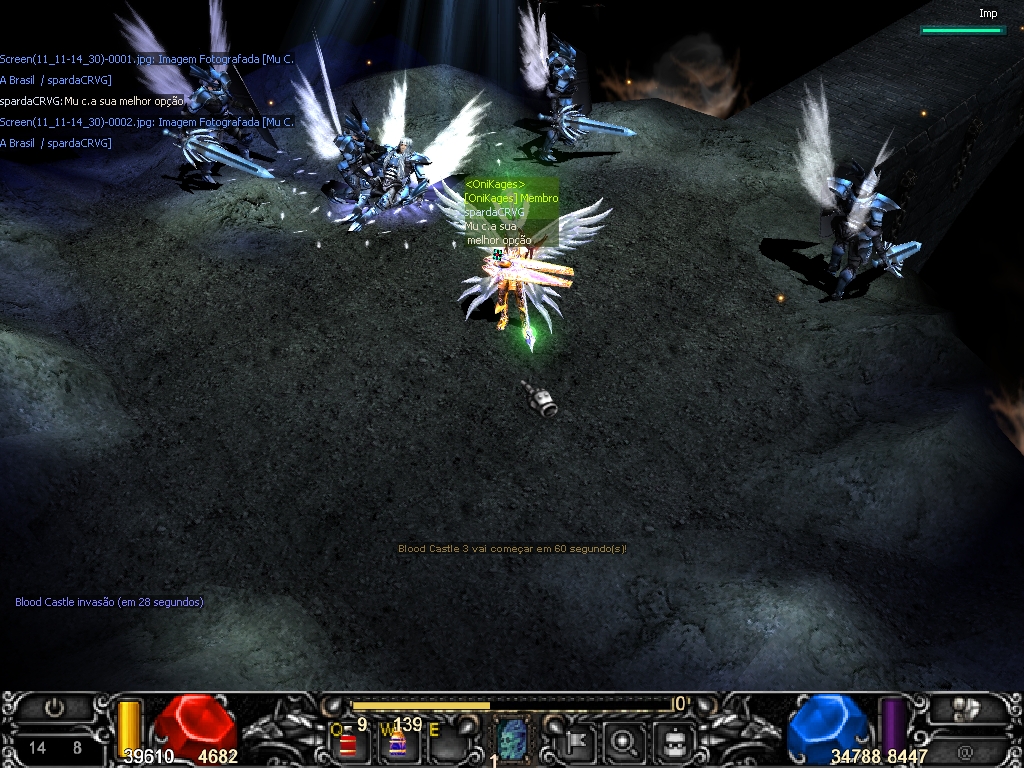Use the blue mana potion in W slot

[x=397, y=743]
